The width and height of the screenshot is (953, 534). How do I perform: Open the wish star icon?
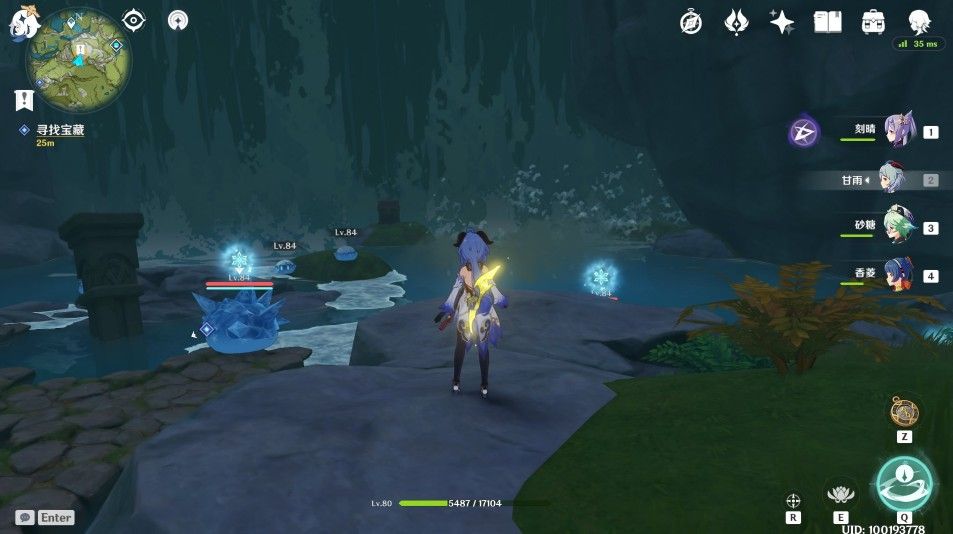[737, 22]
